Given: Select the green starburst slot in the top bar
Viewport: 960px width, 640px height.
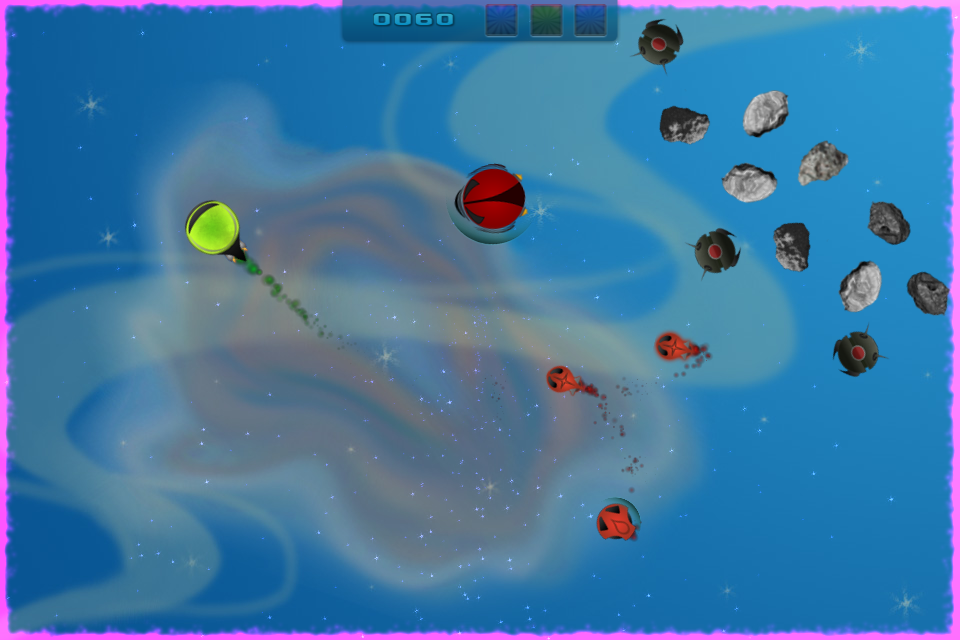Looking at the screenshot, I should (x=545, y=20).
